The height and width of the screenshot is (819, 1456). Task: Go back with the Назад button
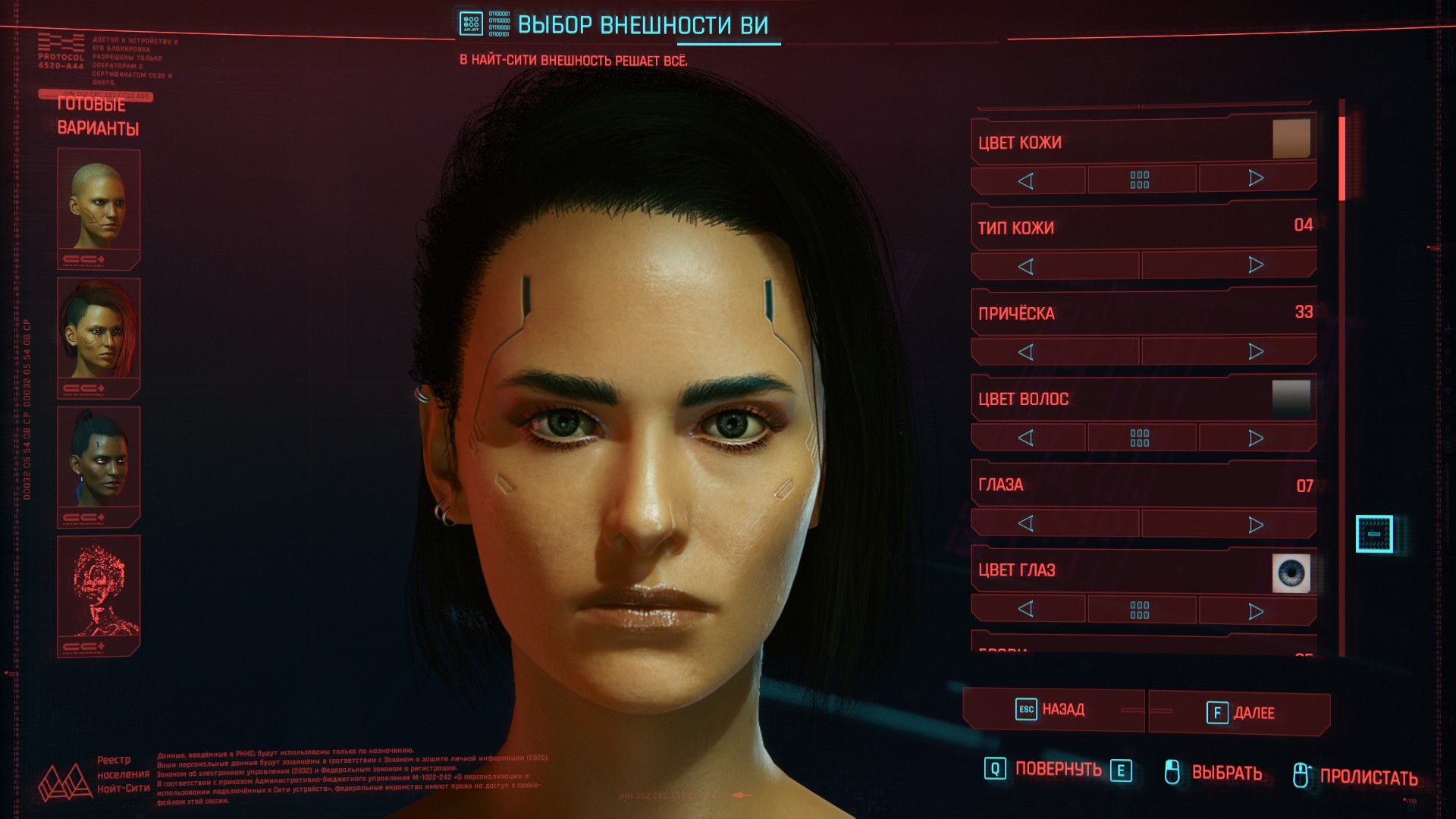[x=1052, y=710]
